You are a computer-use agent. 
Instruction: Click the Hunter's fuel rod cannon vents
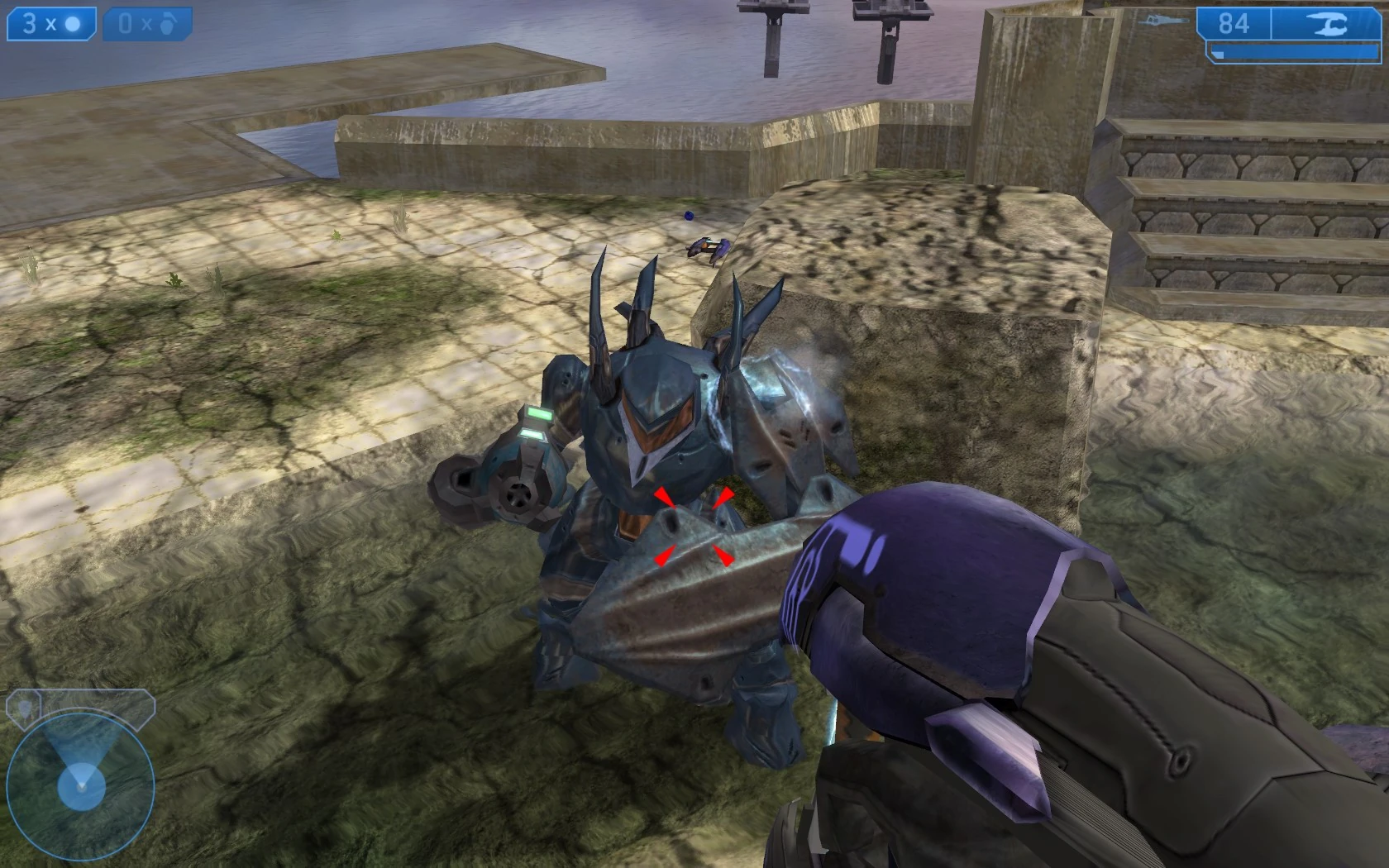(x=521, y=496)
